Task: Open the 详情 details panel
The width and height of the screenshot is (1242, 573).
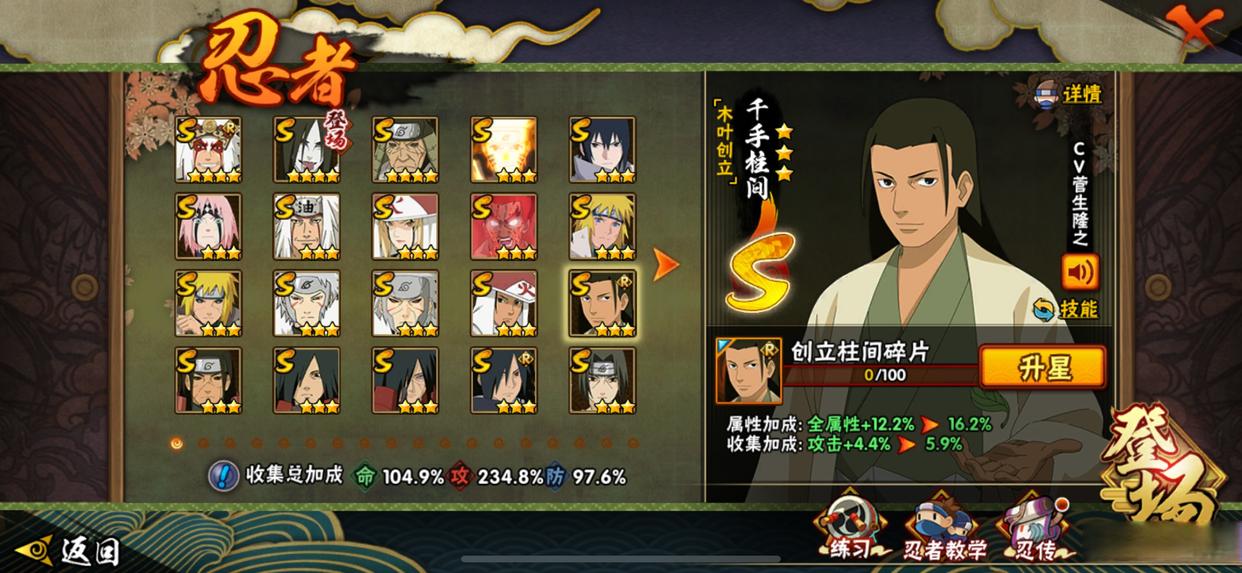Action: pyautogui.click(x=1068, y=94)
